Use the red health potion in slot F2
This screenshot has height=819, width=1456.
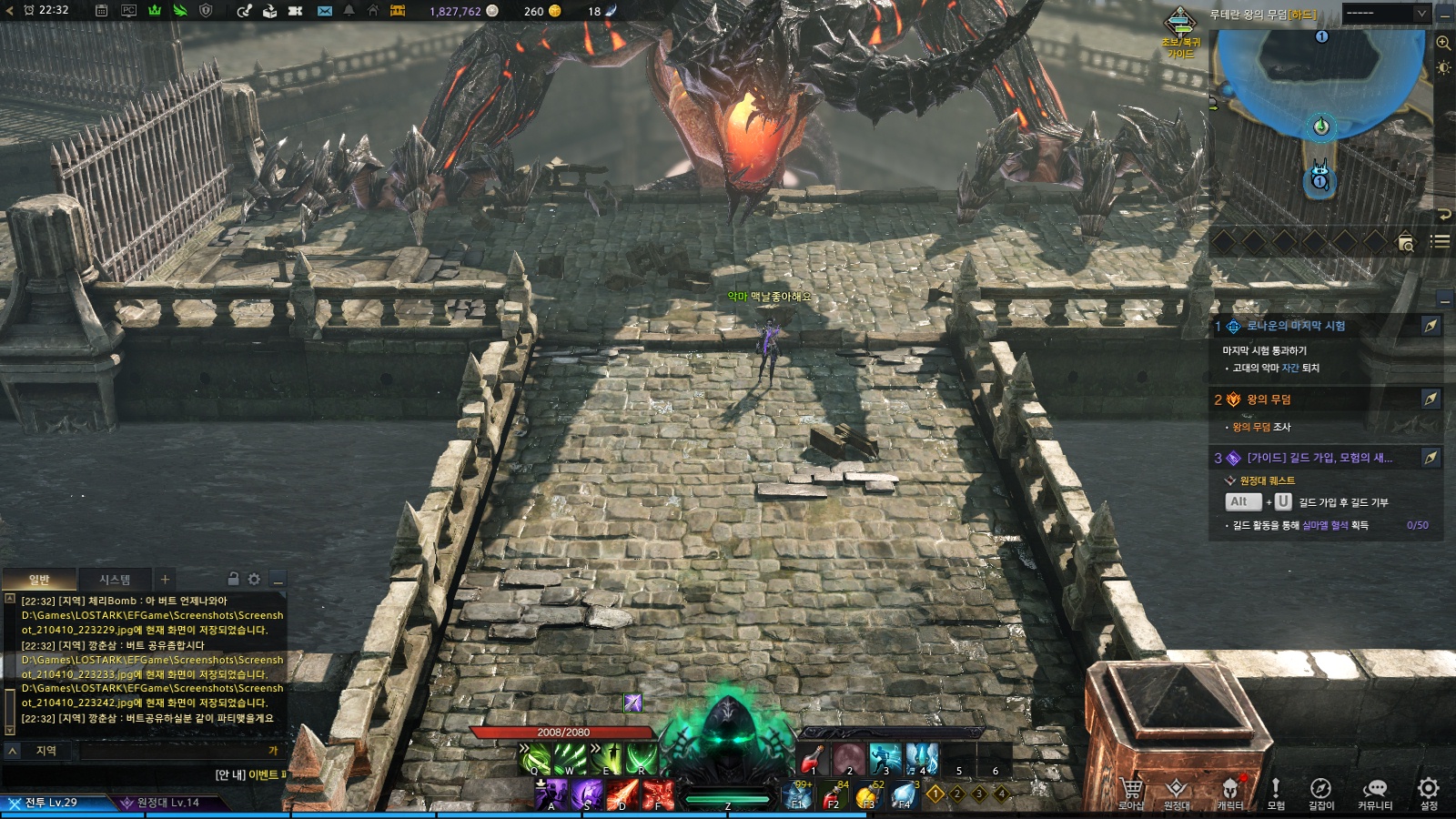832,796
